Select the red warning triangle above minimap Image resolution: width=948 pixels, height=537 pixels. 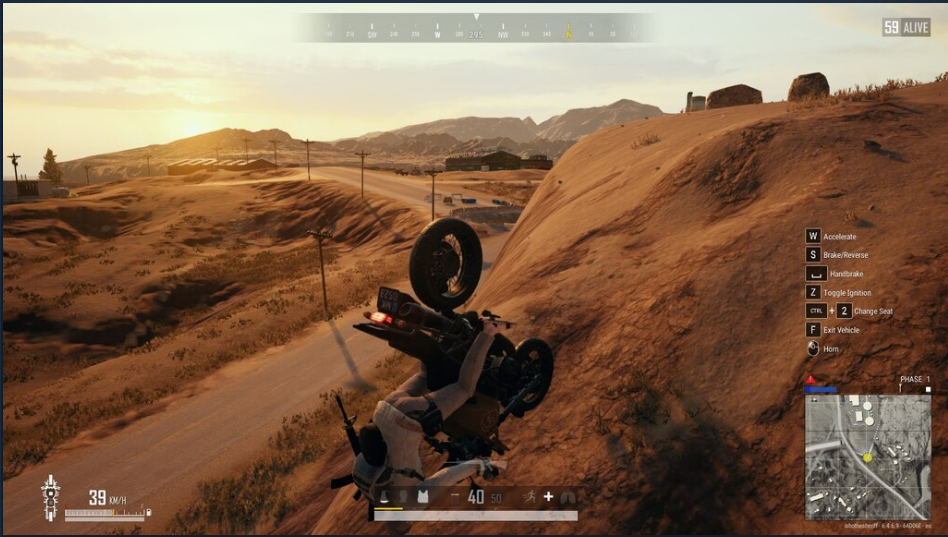tap(810, 381)
